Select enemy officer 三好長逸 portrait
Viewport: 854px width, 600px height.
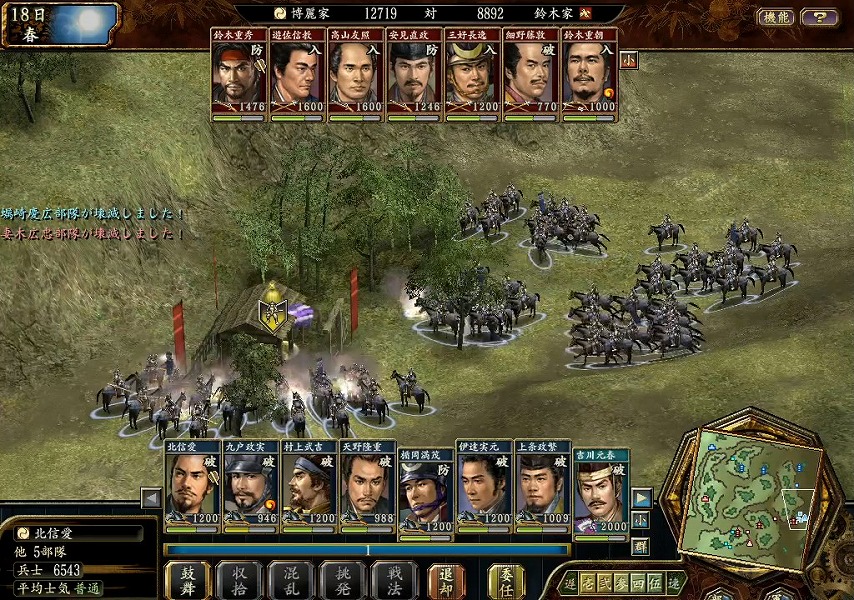473,76
